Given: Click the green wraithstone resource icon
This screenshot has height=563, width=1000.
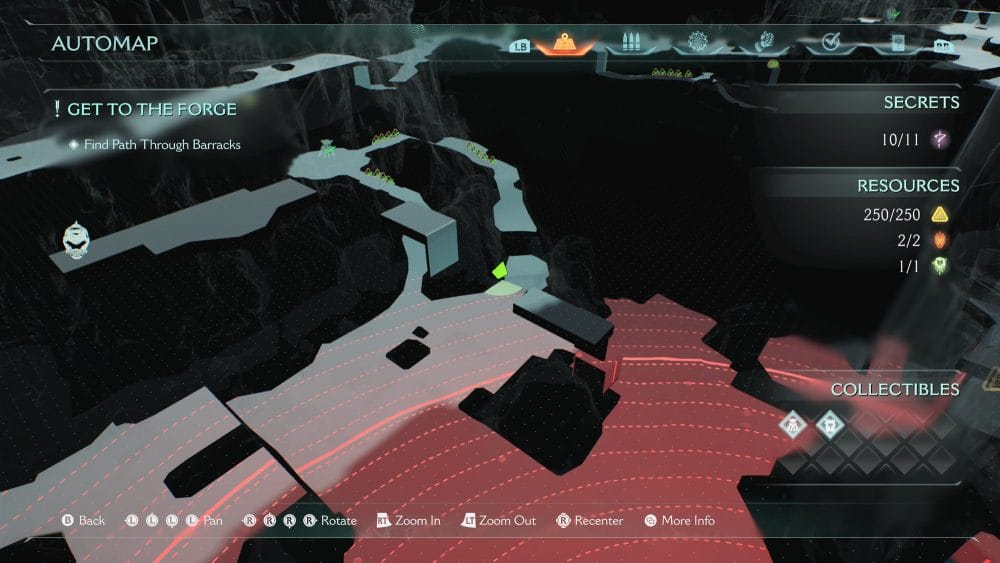Looking at the screenshot, I should (940, 265).
